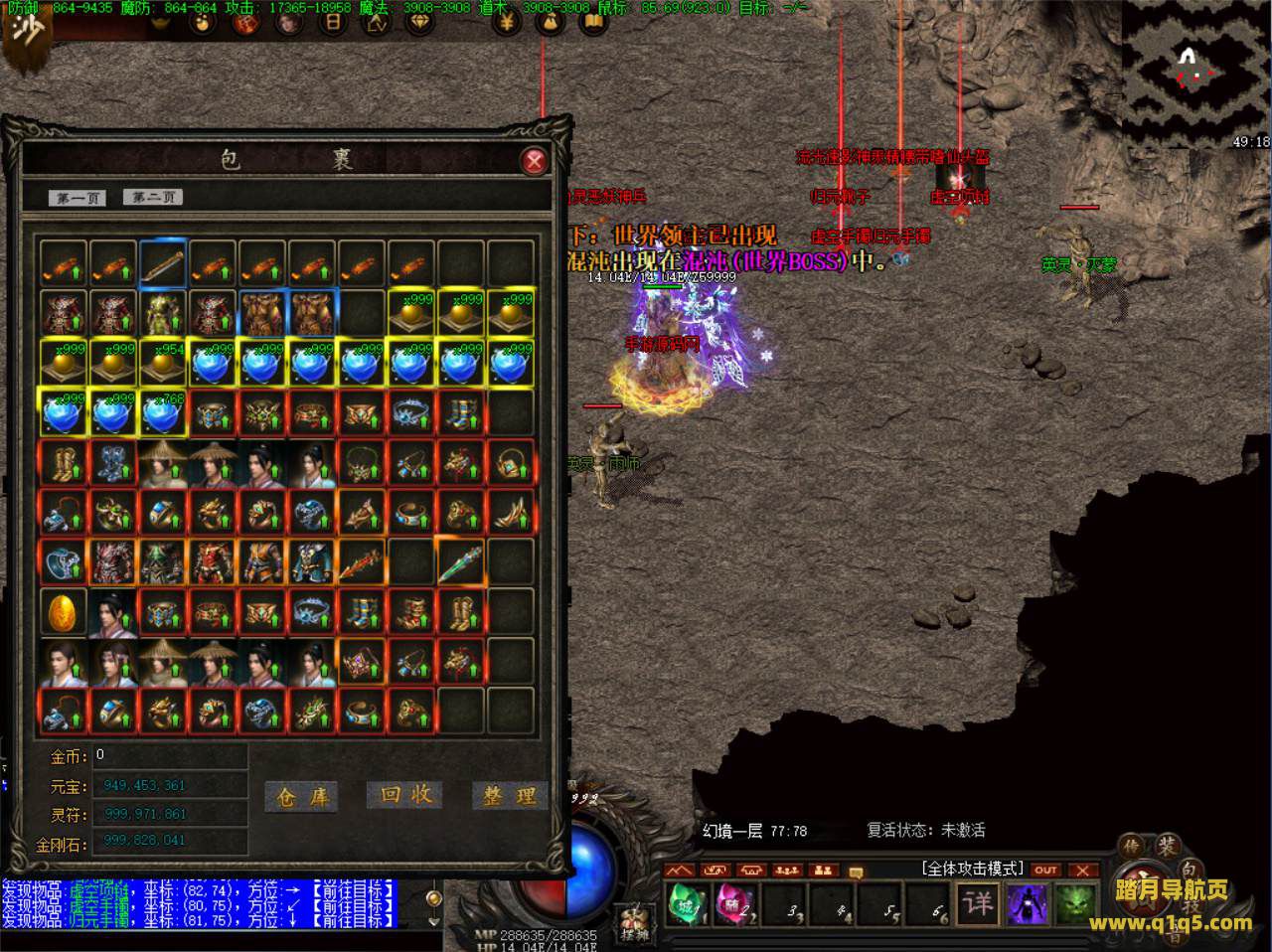The height and width of the screenshot is (952, 1272).
Task: Close the 包裹 bag window
Action: pos(535,161)
